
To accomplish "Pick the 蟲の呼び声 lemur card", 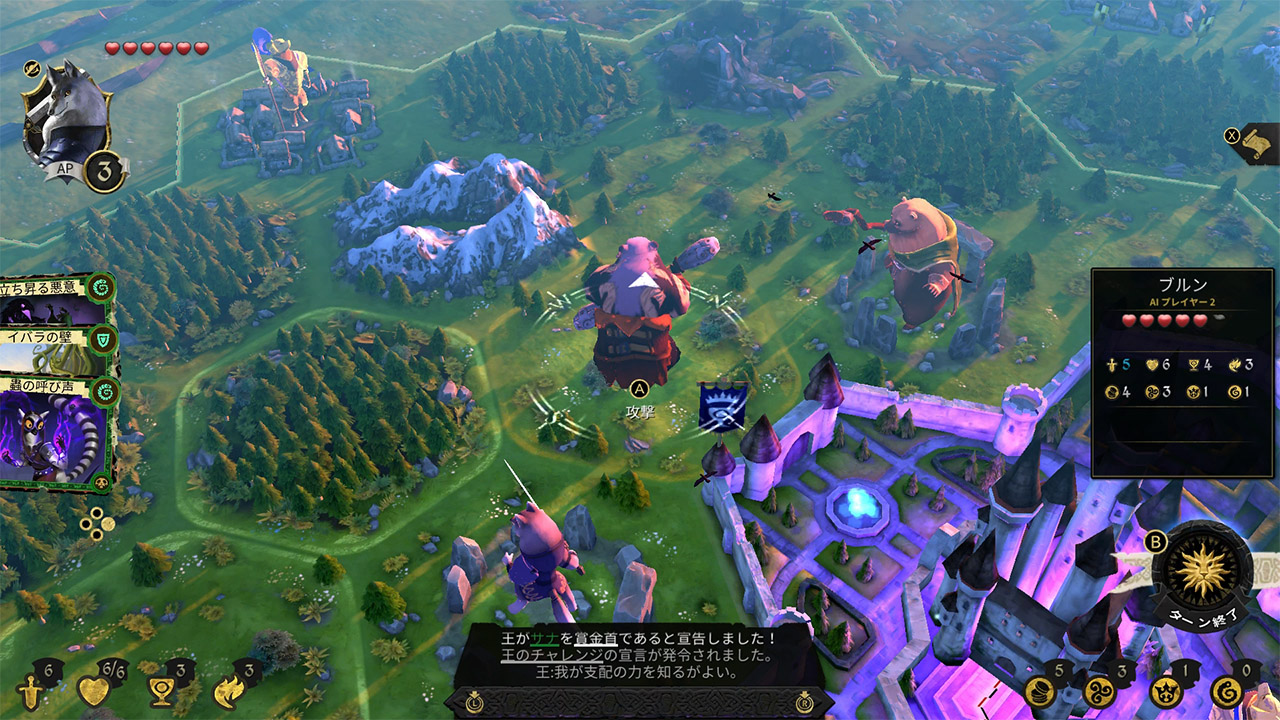I will click(x=55, y=432).
